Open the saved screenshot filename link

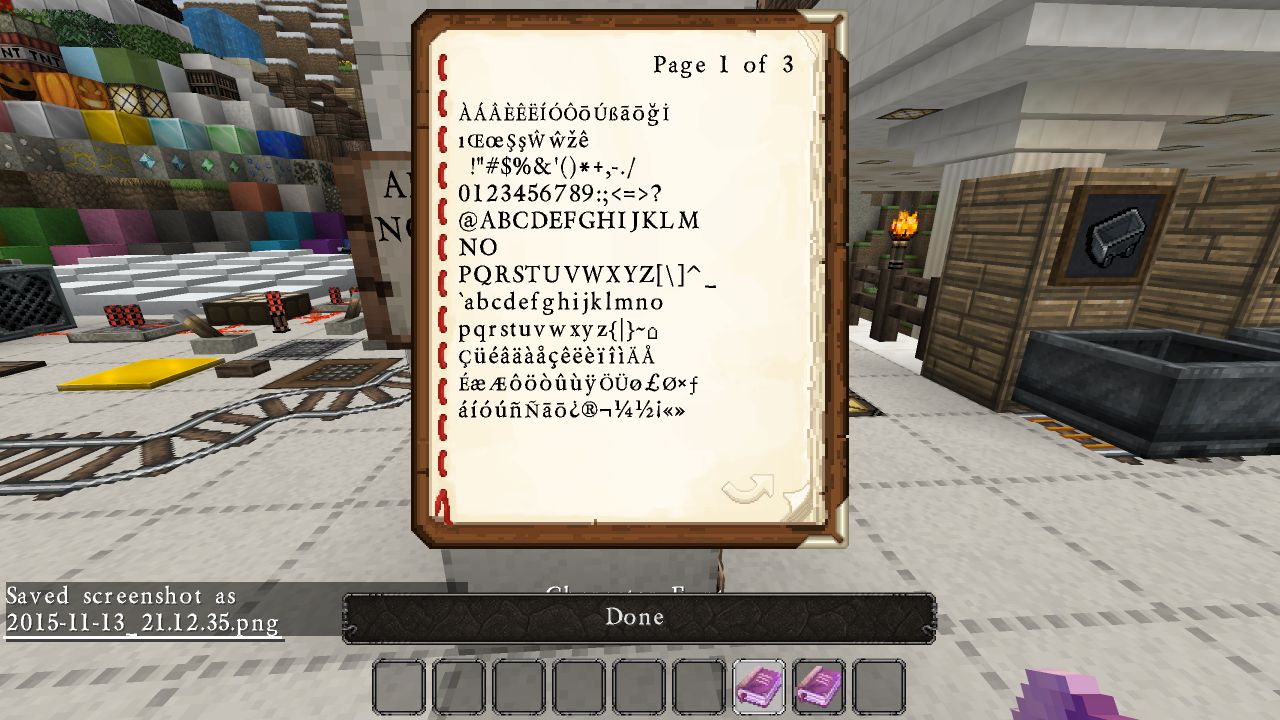142,622
